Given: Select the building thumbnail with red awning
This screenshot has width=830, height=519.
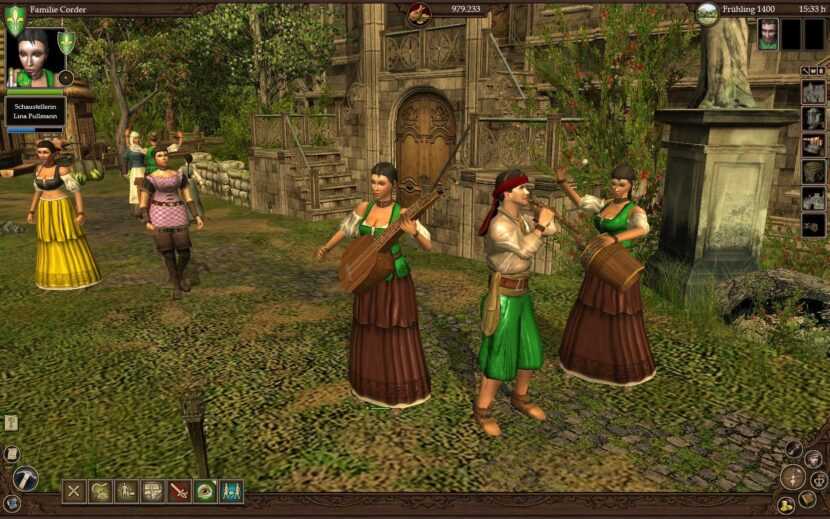Looking at the screenshot, I should click(x=814, y=145).
